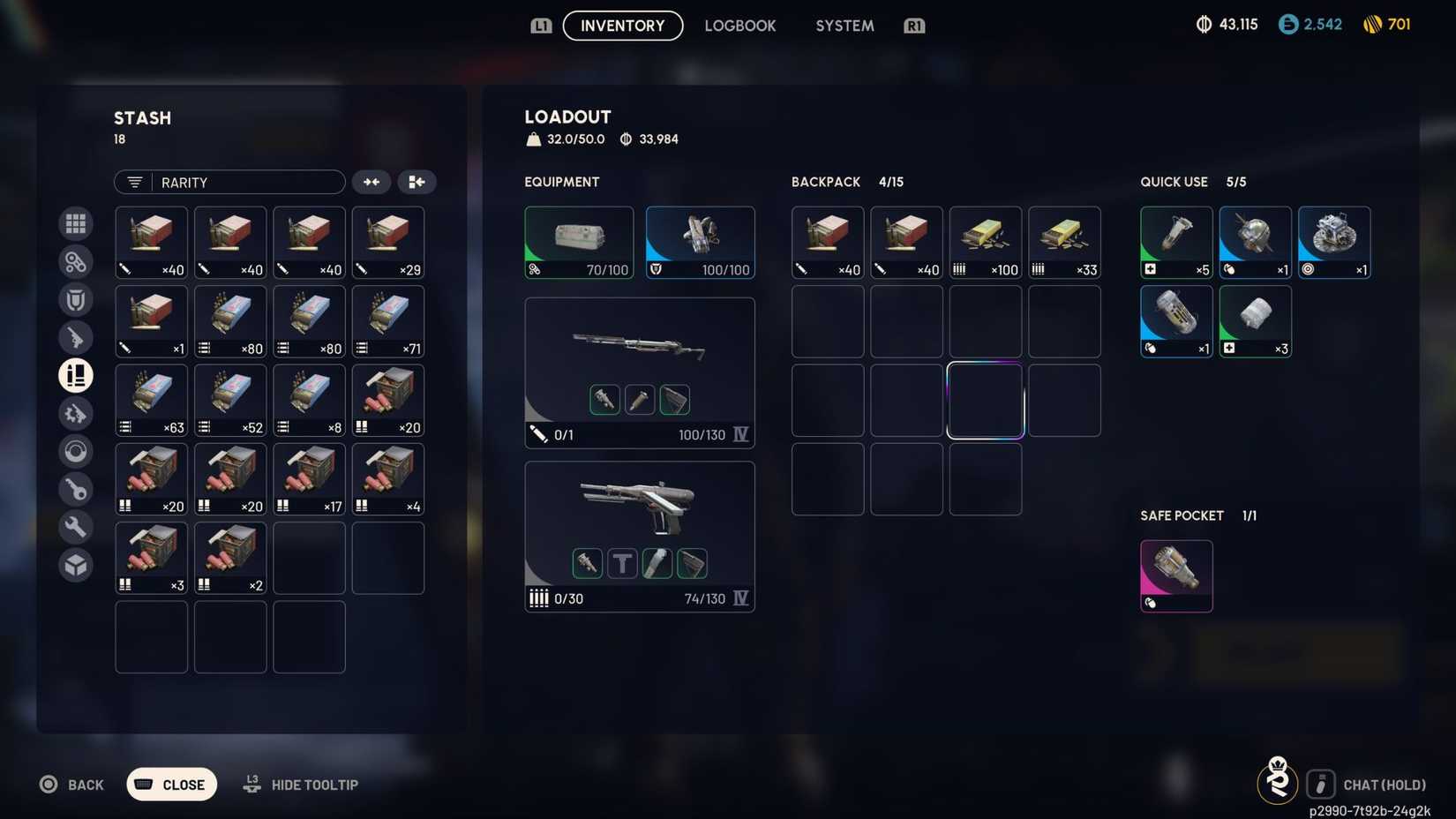
Task: Select the shield showing 100/100
Action: tap(701, 243)
